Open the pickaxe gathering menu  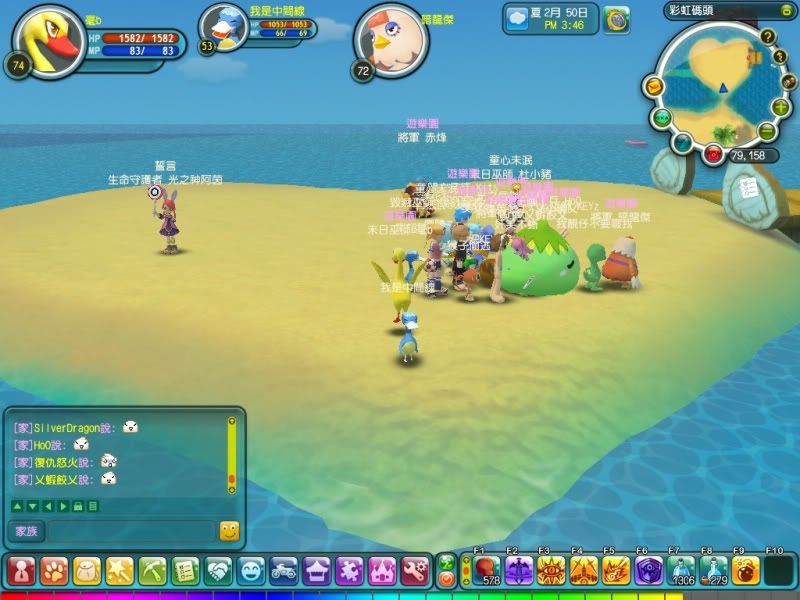tap(152, 571)
